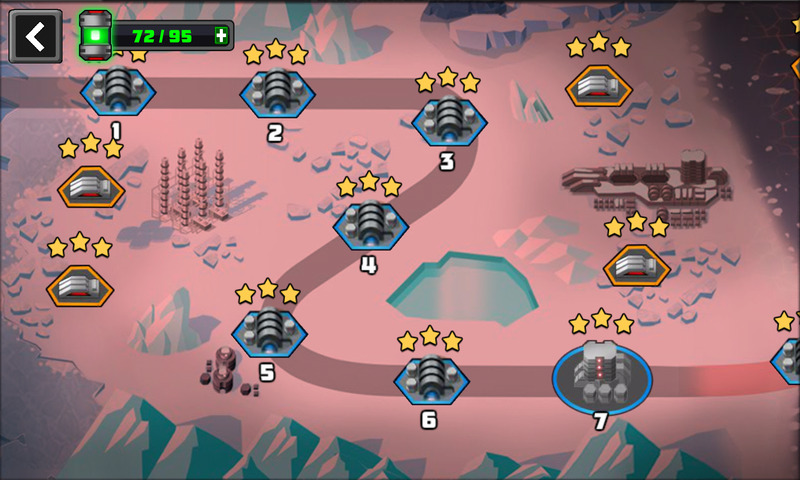The image size is (800, 480).
Task: Select level 1 node
Action: 118,90
